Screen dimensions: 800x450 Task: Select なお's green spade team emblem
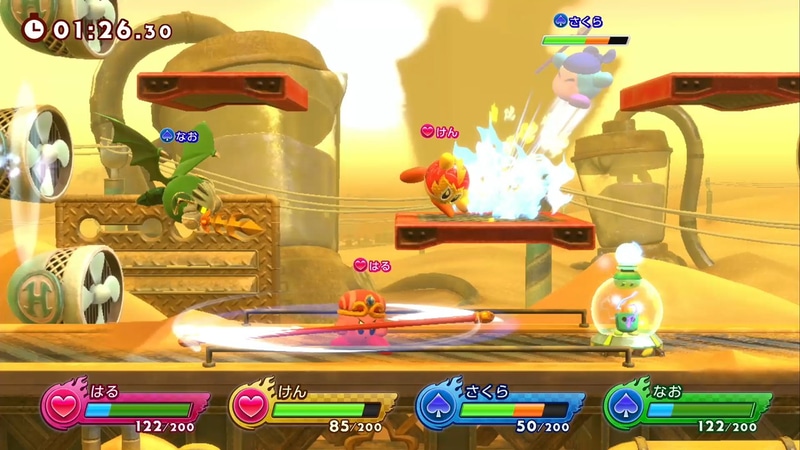(623, 409)
